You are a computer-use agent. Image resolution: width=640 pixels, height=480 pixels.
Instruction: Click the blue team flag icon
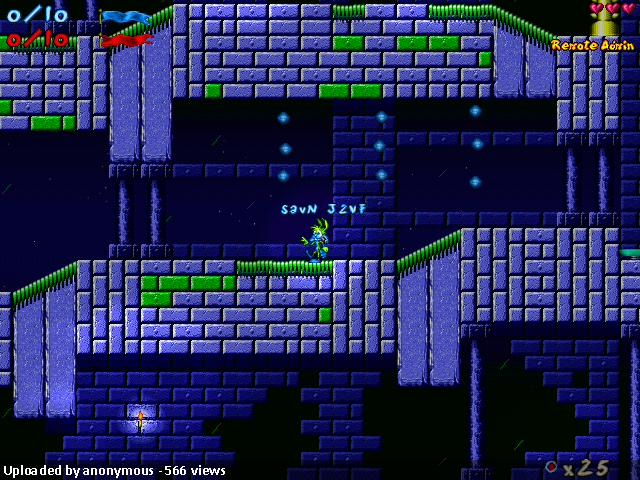click(125, 18)
